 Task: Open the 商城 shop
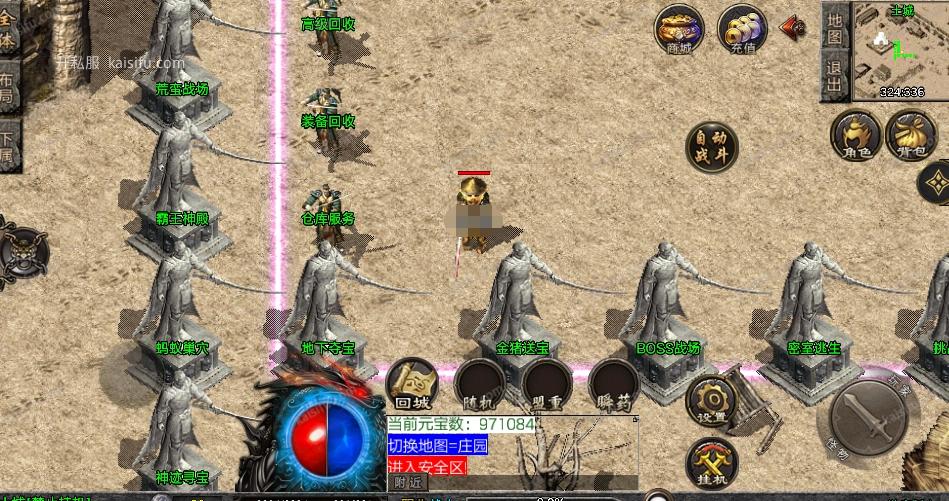tap(679, 30)
